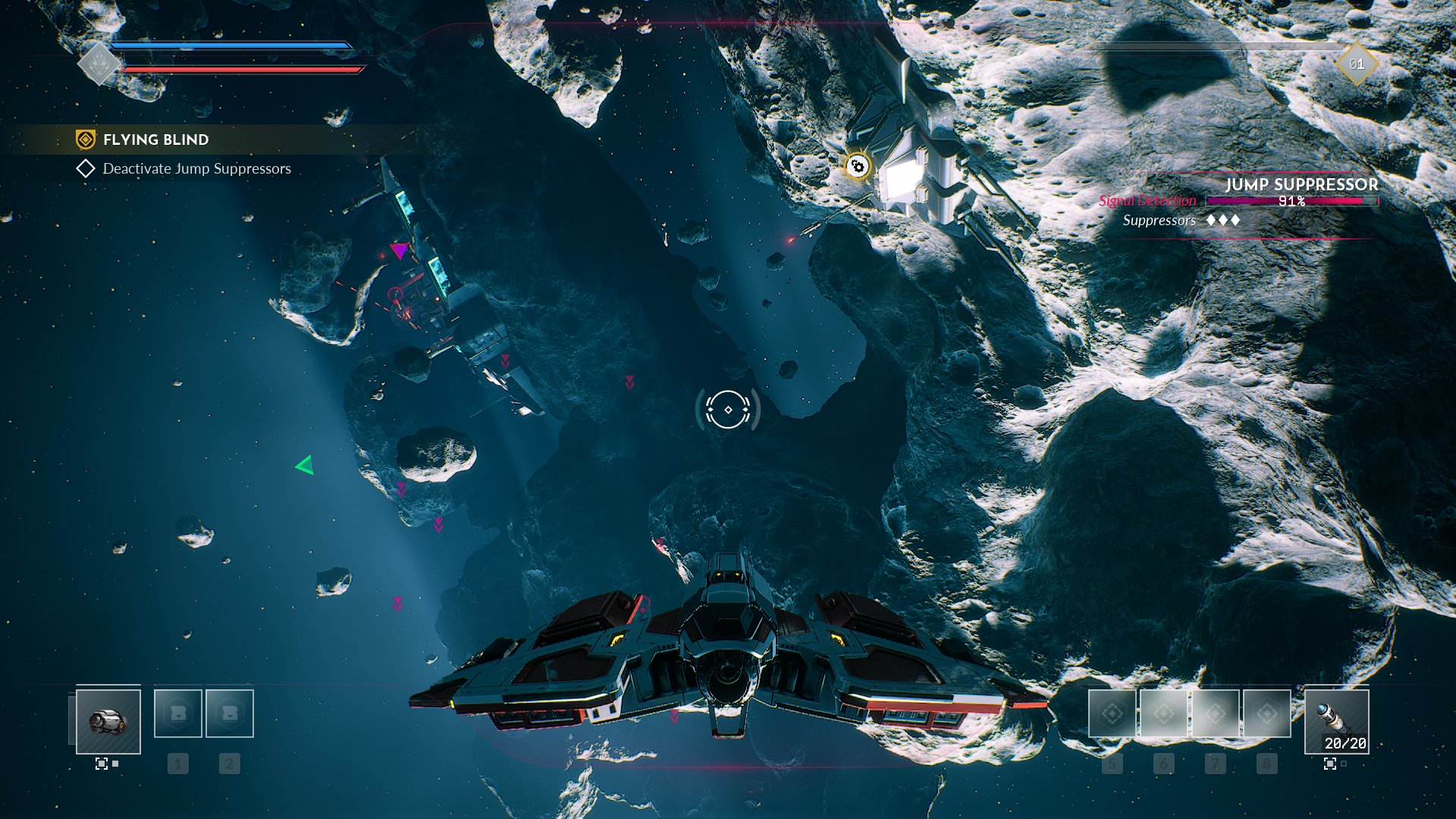Click the Deactivate Jump Suppressors objective
This screenshot has width=1456, height=819.
click(x=196, y=168)
